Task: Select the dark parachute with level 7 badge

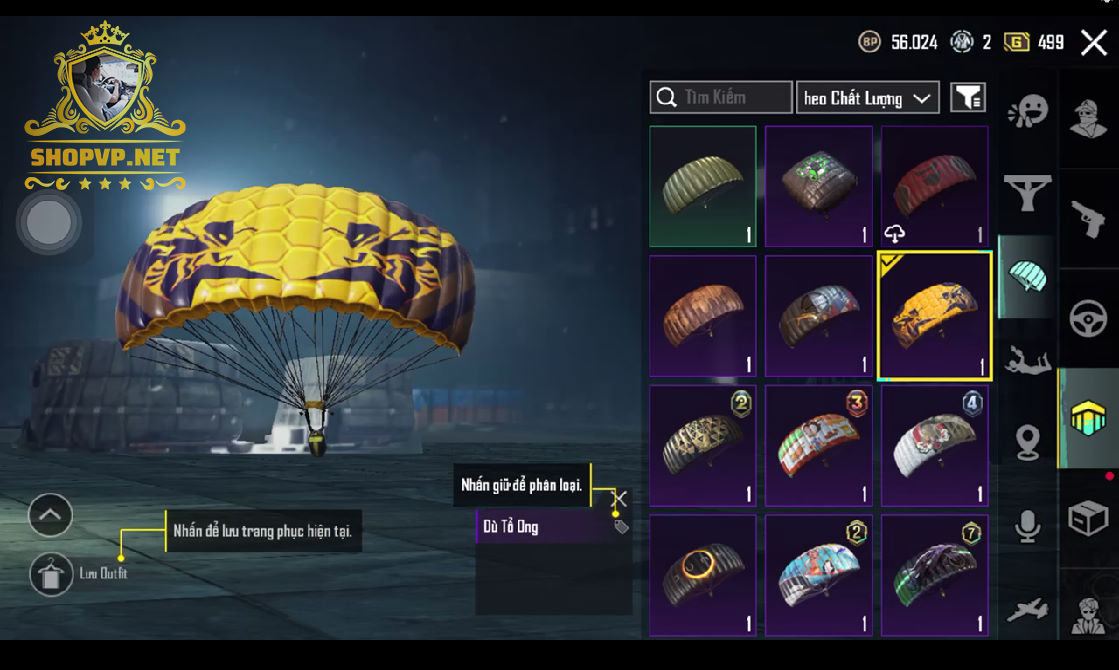Action: [x=934, y=575]
